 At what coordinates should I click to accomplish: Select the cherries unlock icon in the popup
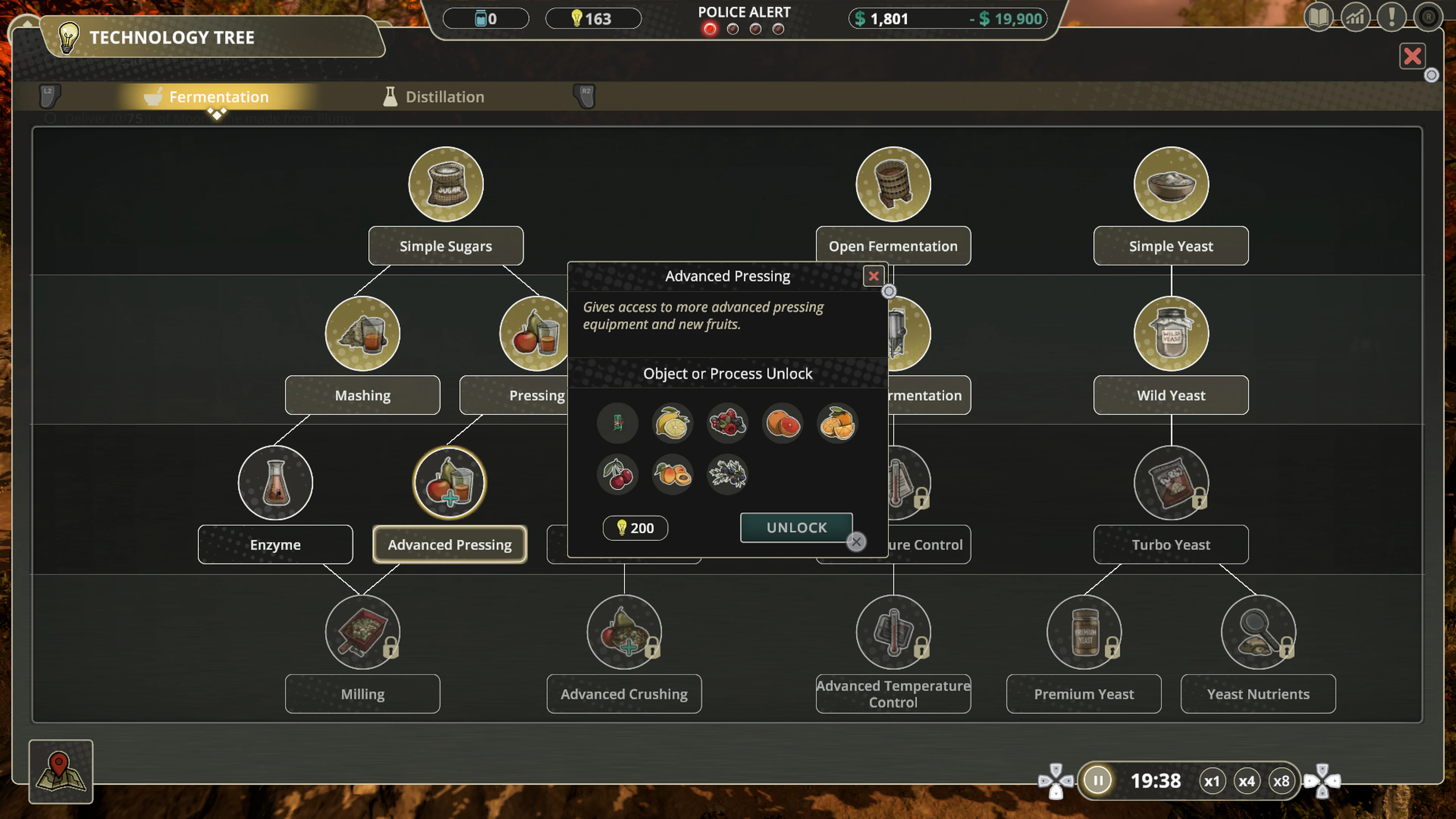(618, 475)
